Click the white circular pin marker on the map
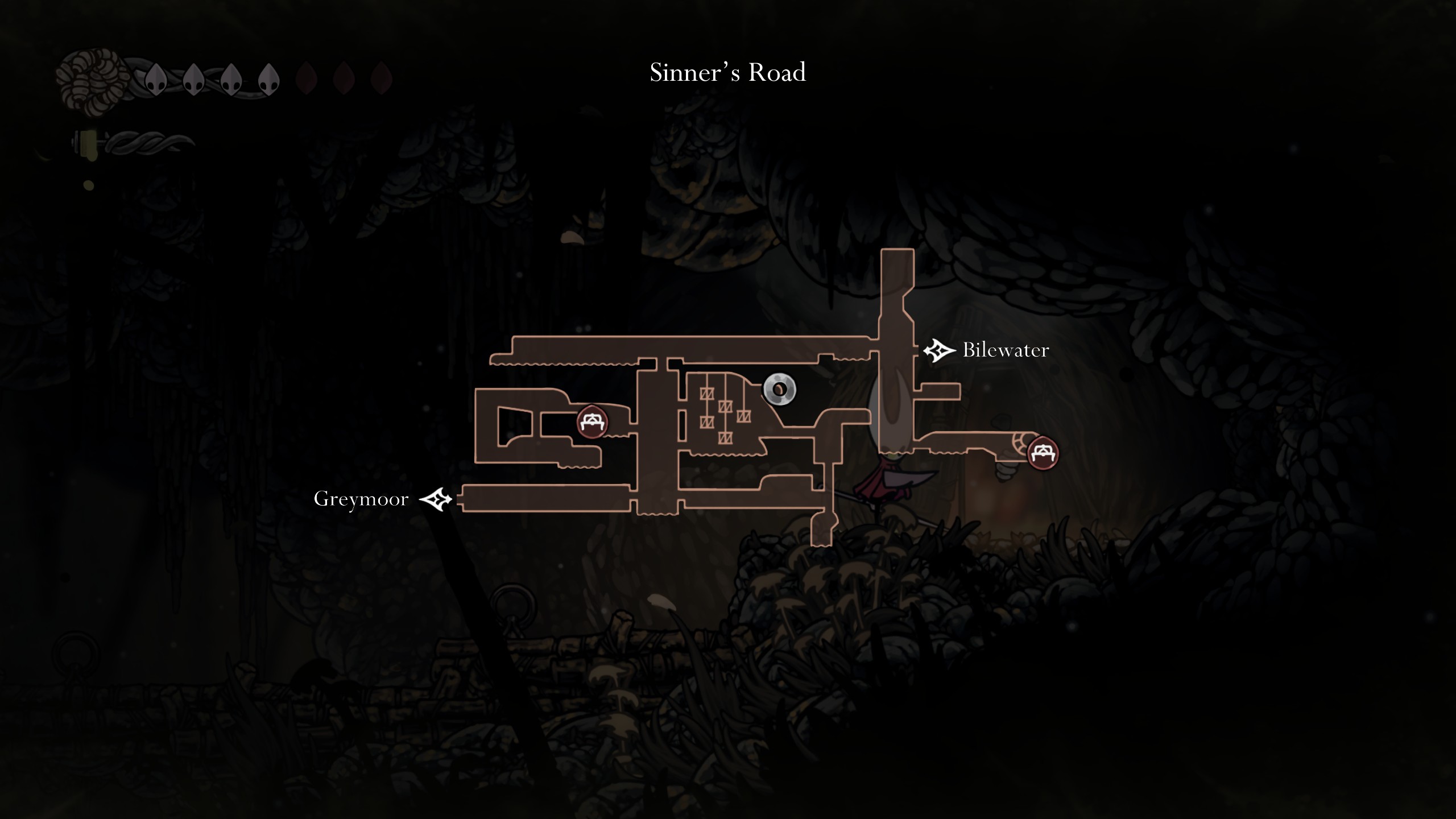 [x=779, y=389]
